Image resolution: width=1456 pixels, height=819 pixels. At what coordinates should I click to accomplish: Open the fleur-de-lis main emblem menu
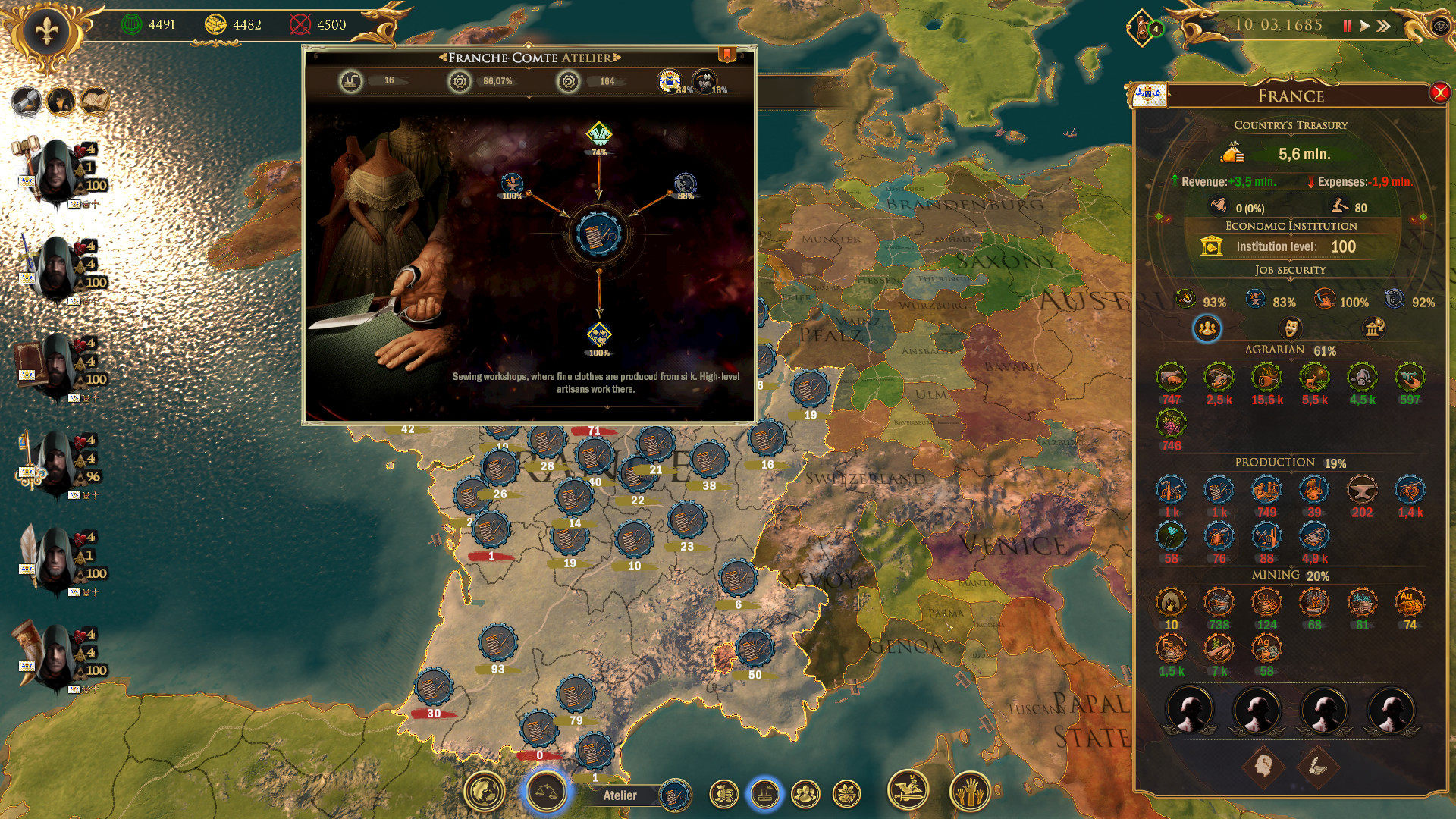point(47,32)
